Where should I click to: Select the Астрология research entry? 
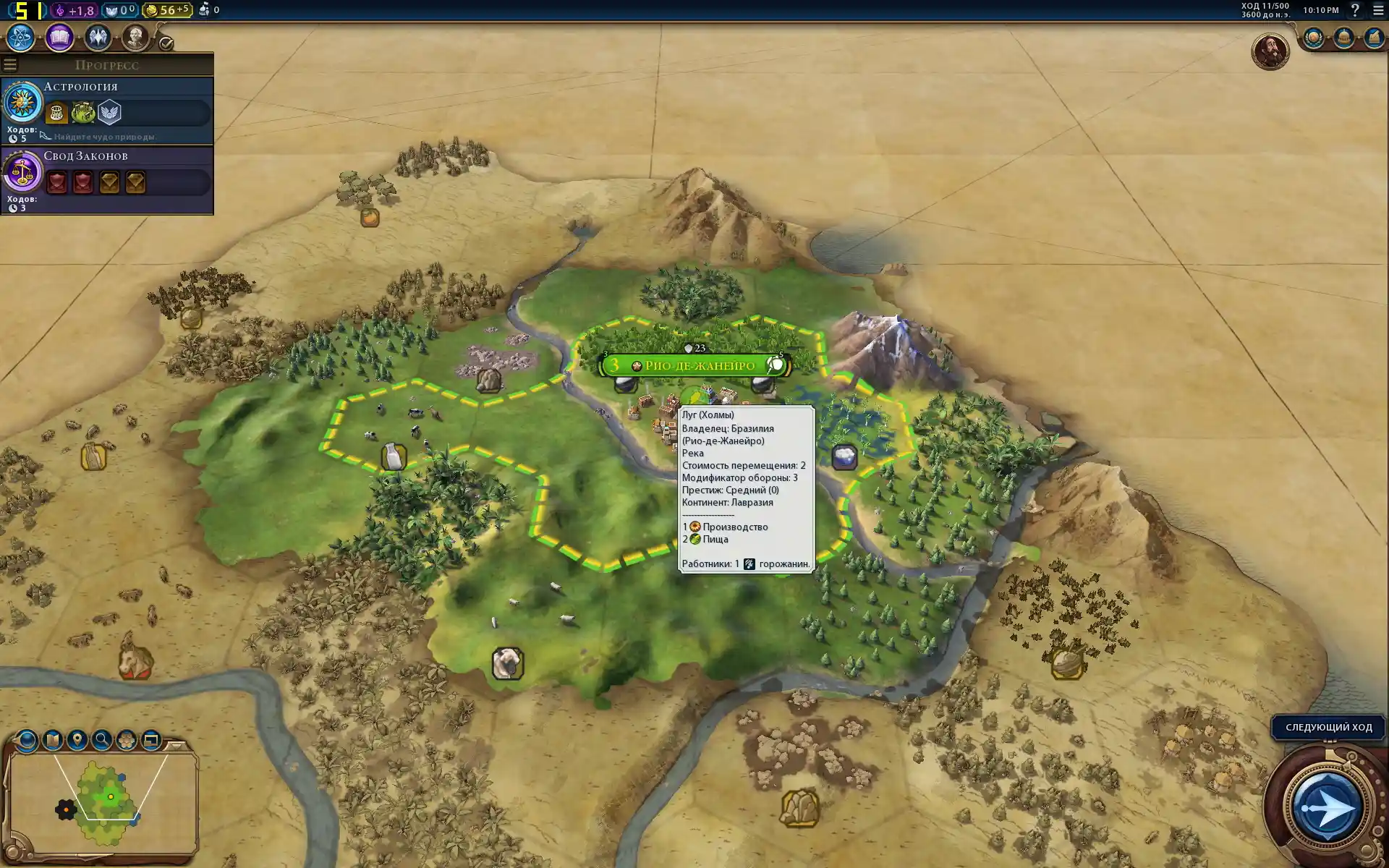(107, 110)
